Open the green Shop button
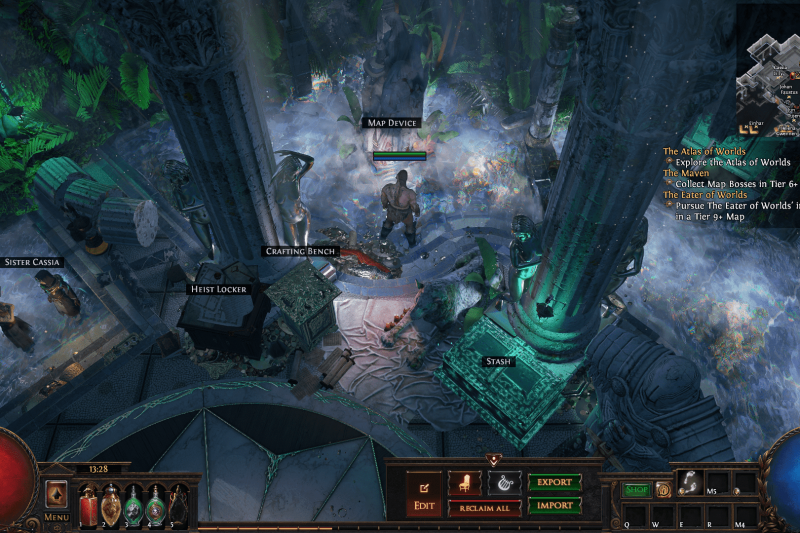 (x=636, y=490)
